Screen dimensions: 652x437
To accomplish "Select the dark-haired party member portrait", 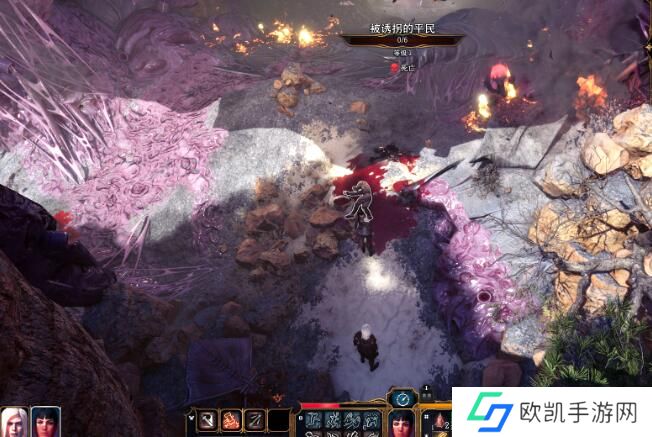I will click(x=45, y=421).
